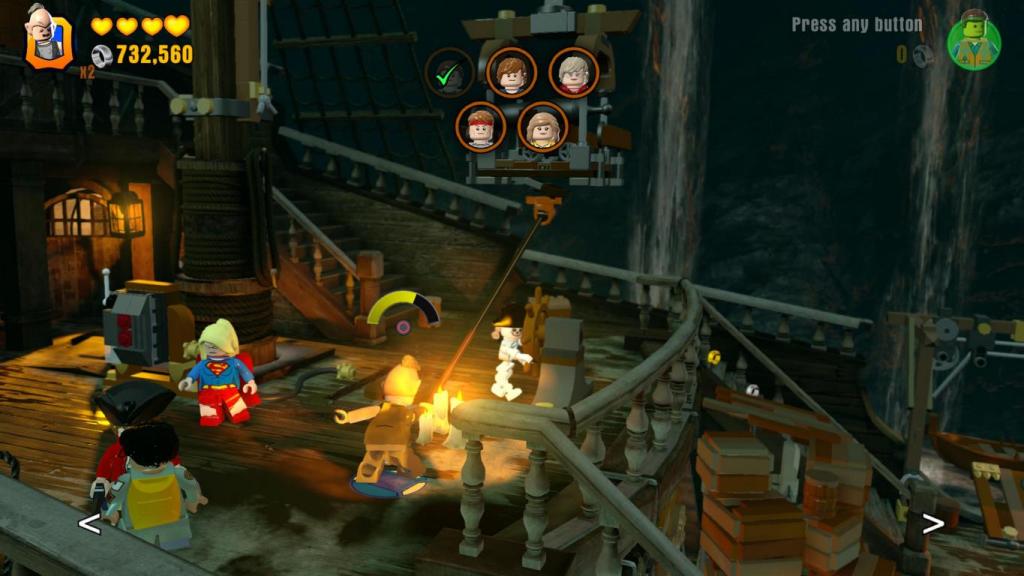Select the brown-haired boy portrait
The height and width of the screenshot is (576, 1024).
pyautogui.click(x=511, y=72)
